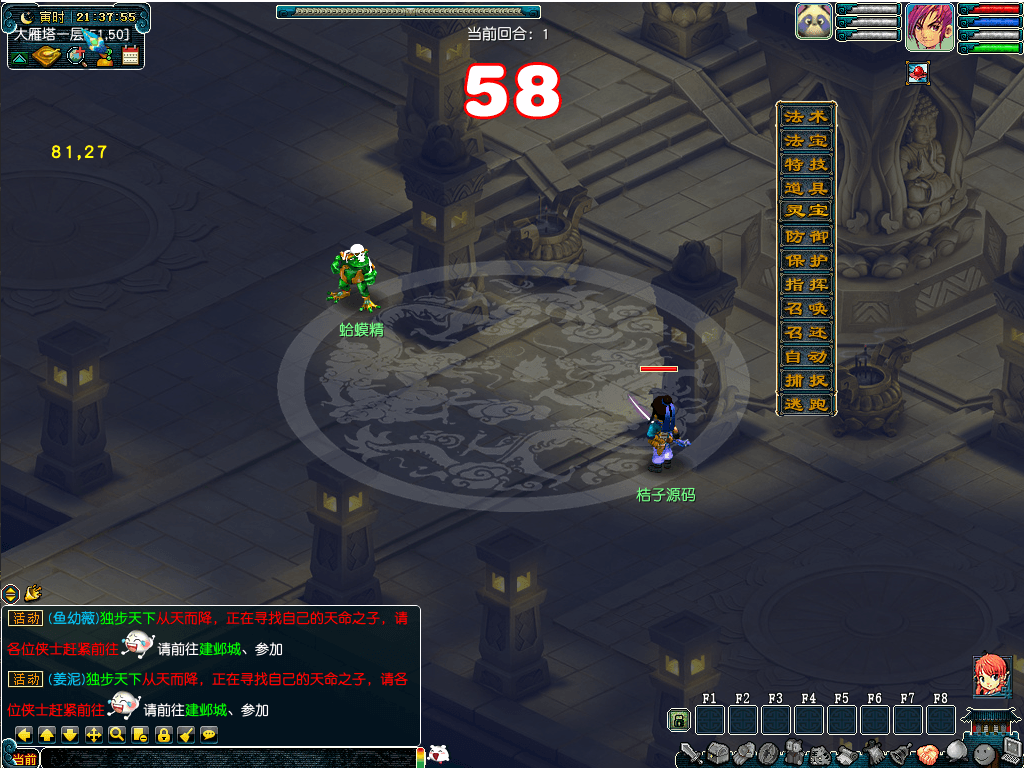Choose the 捕捉 capture command

click(806, 381)
